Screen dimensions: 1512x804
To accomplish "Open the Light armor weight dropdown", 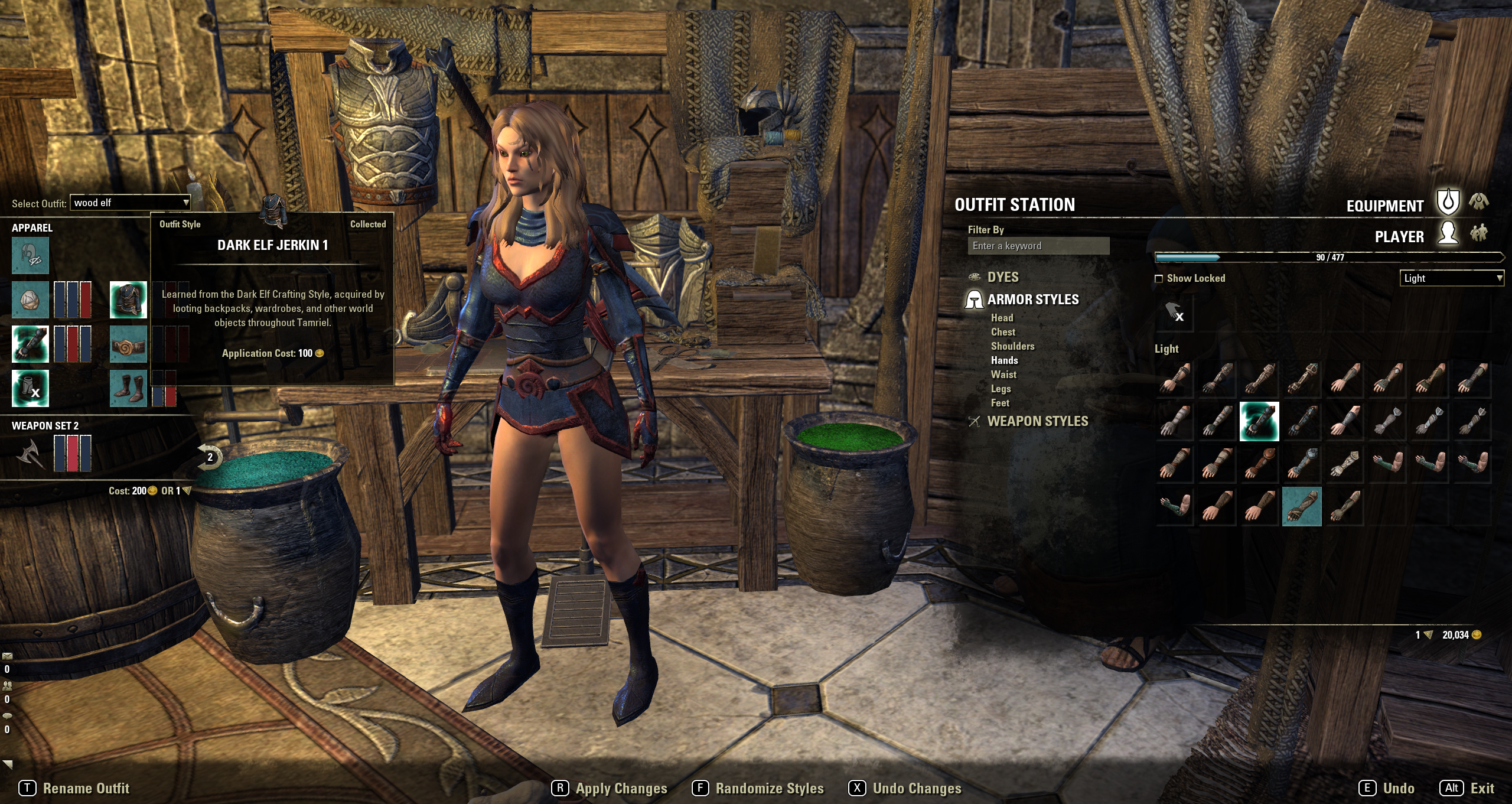I will point(1451,278).
